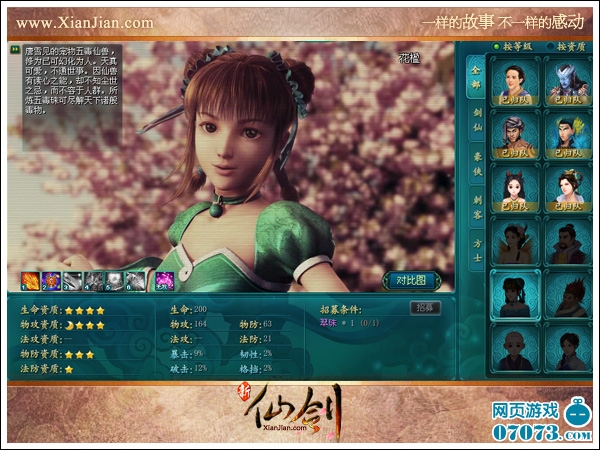Pick the black-haired girl with pink ribbons
This screenshot has width=600, height=450.
click(x=515, y=188)
